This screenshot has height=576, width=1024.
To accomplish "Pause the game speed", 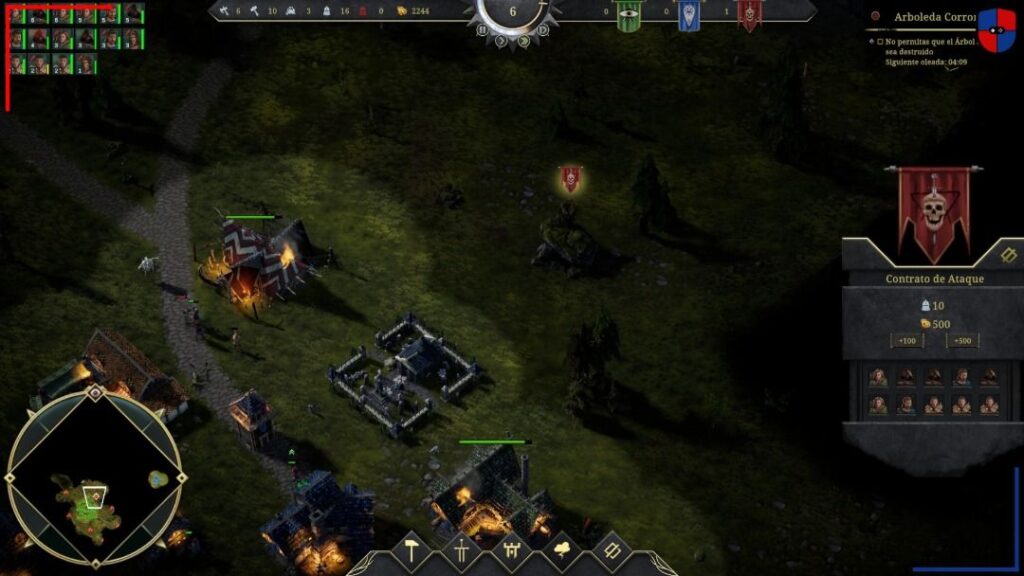I will click(483, 30).
